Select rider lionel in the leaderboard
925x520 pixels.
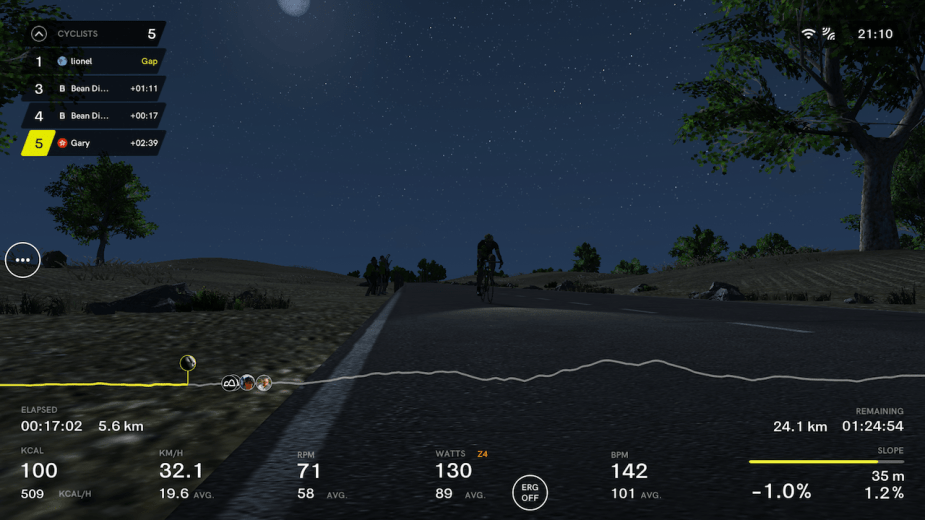tap(95, 61)
